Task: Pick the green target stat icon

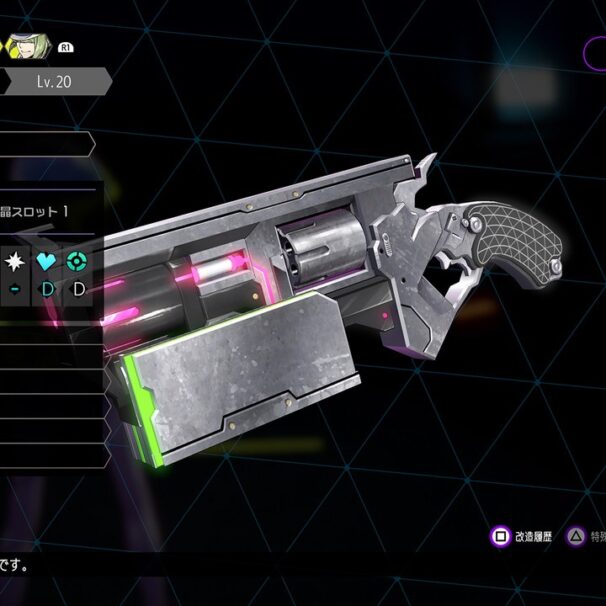Action: coord(77,261)
